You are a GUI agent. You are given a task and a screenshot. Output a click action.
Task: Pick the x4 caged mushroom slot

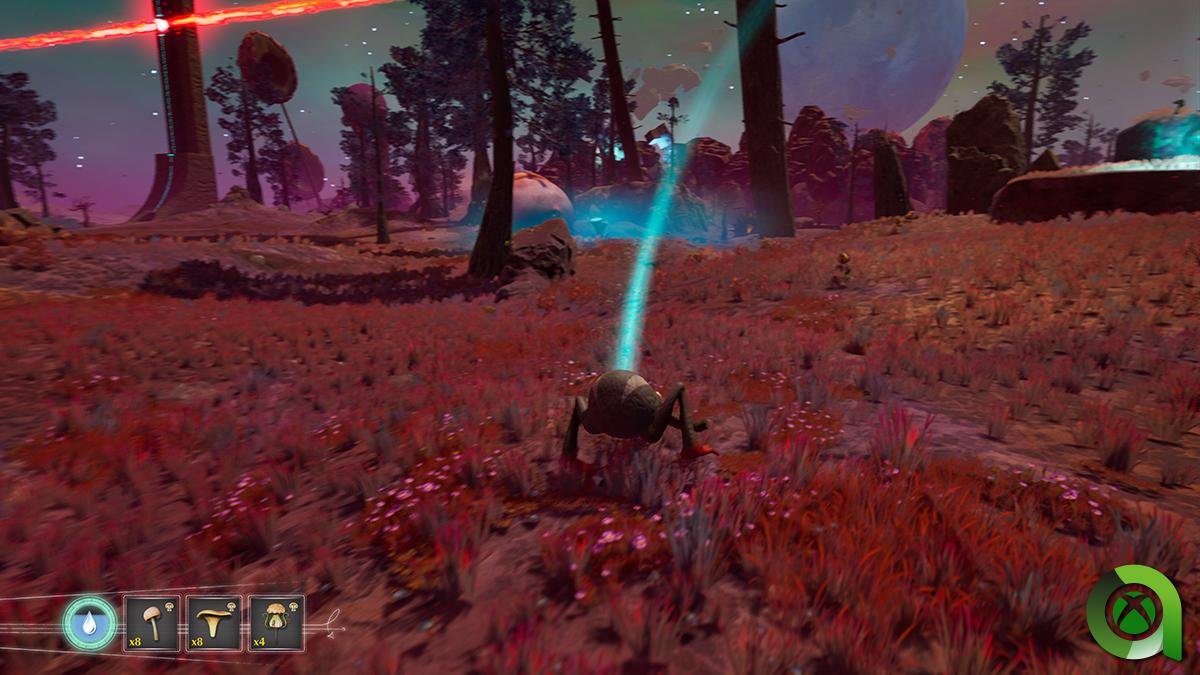pyautogui.click(x=276, y=623)
